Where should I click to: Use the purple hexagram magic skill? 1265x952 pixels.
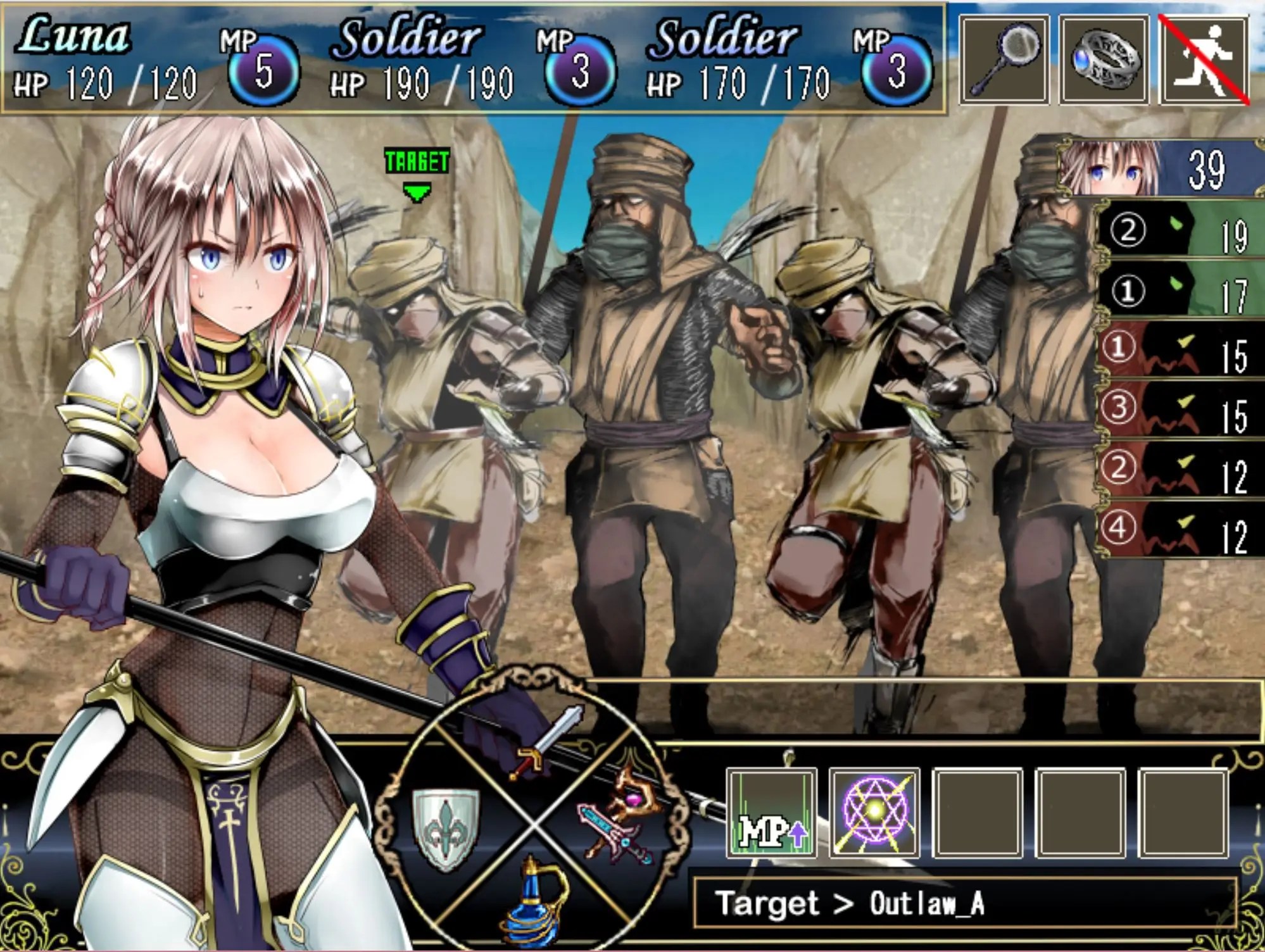[x=874, y=813]
